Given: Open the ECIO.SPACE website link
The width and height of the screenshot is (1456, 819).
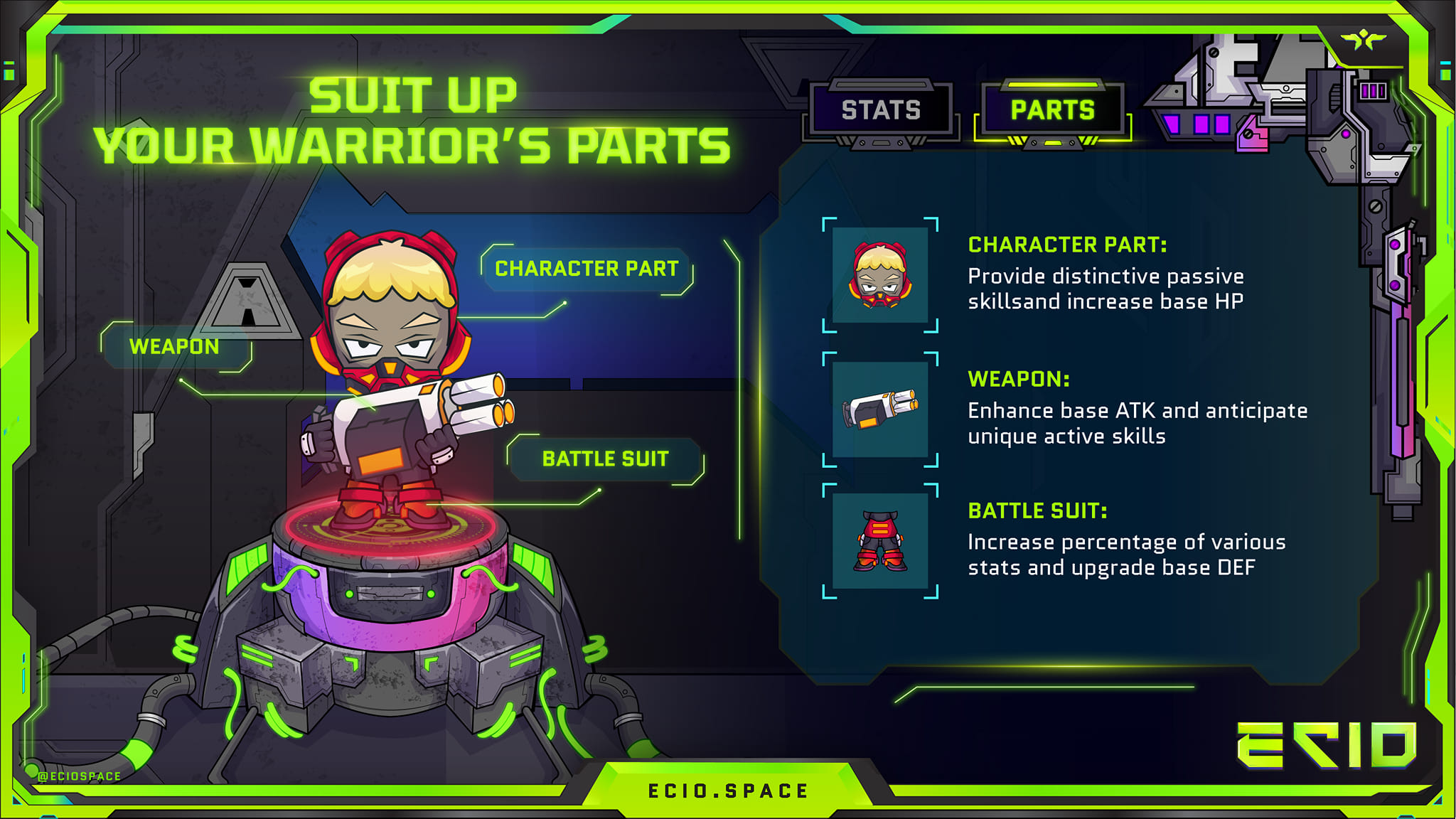Looking at the screenshot, I should click(728, 791).
